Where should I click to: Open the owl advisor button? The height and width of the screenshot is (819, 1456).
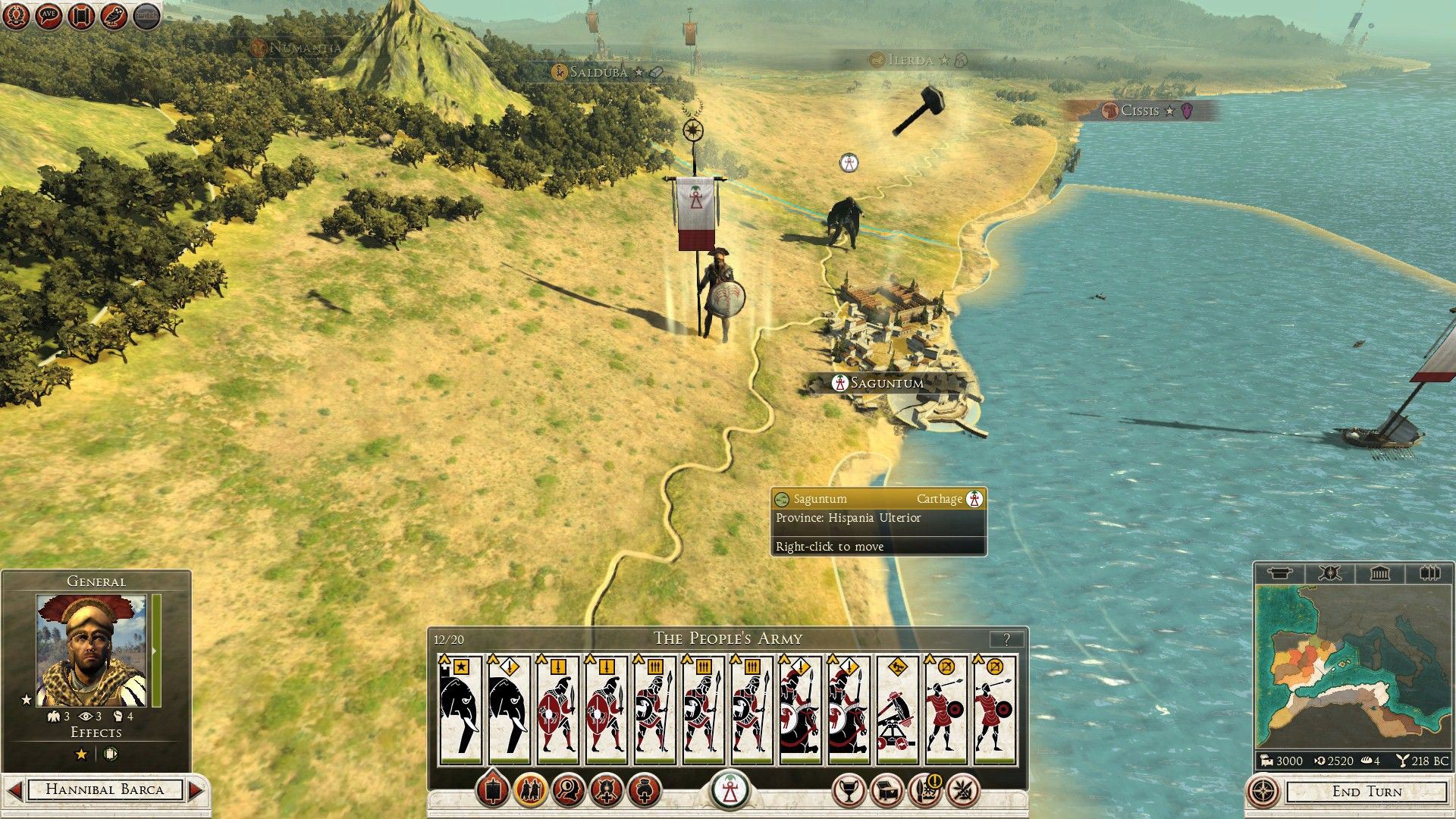click(x=114, y=16)
